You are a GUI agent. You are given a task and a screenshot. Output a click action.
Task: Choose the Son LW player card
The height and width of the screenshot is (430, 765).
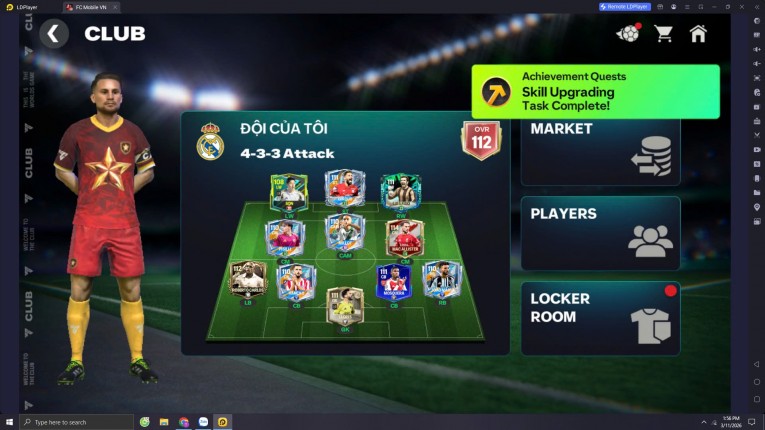[x=288, y=194]
